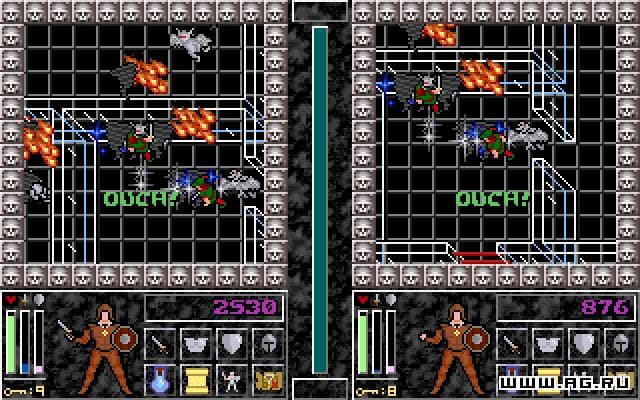Screen dimensions: 640x400
Task: Select the yellow scroll in left inventory
Action: [x=196, y=380]
